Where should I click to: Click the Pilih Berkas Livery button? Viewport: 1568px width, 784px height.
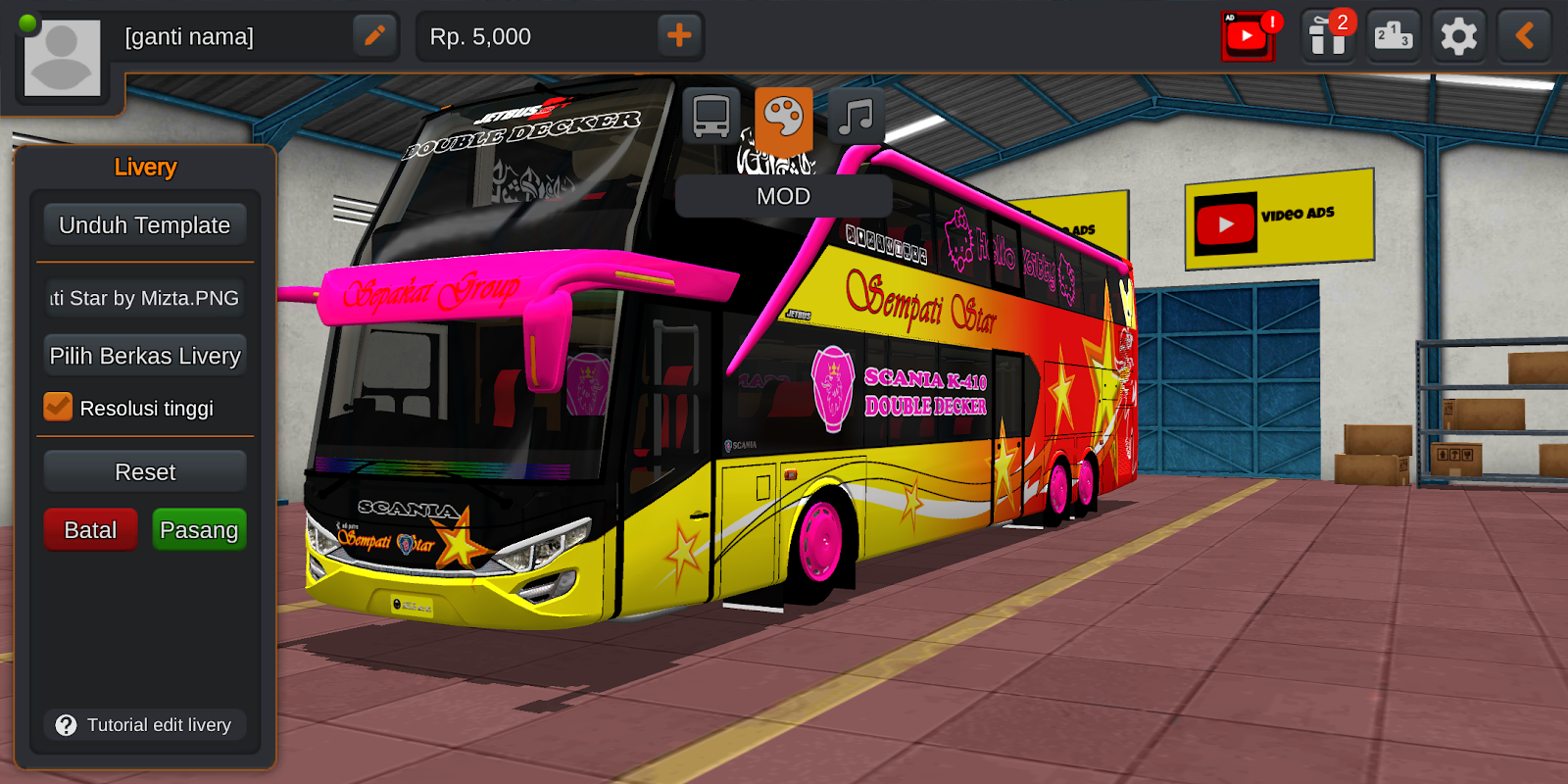point(144,355)
